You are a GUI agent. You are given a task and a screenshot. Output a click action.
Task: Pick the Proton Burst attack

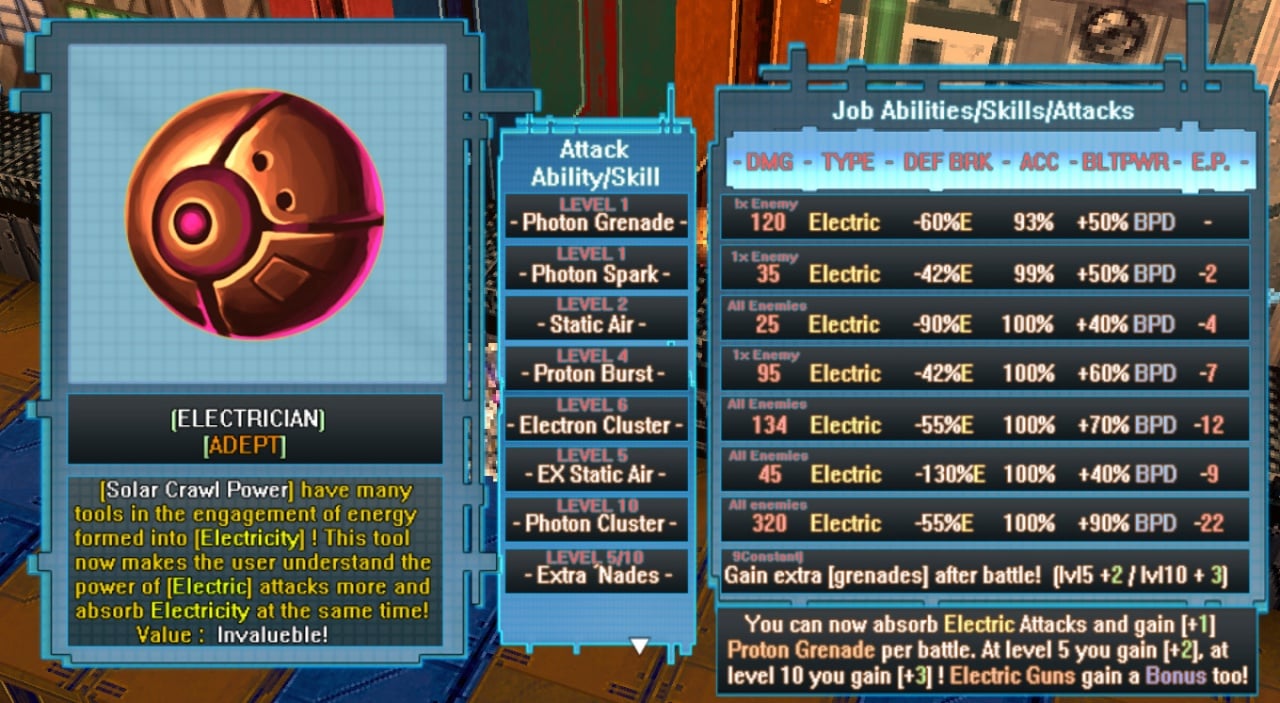[x=597, y=367]
